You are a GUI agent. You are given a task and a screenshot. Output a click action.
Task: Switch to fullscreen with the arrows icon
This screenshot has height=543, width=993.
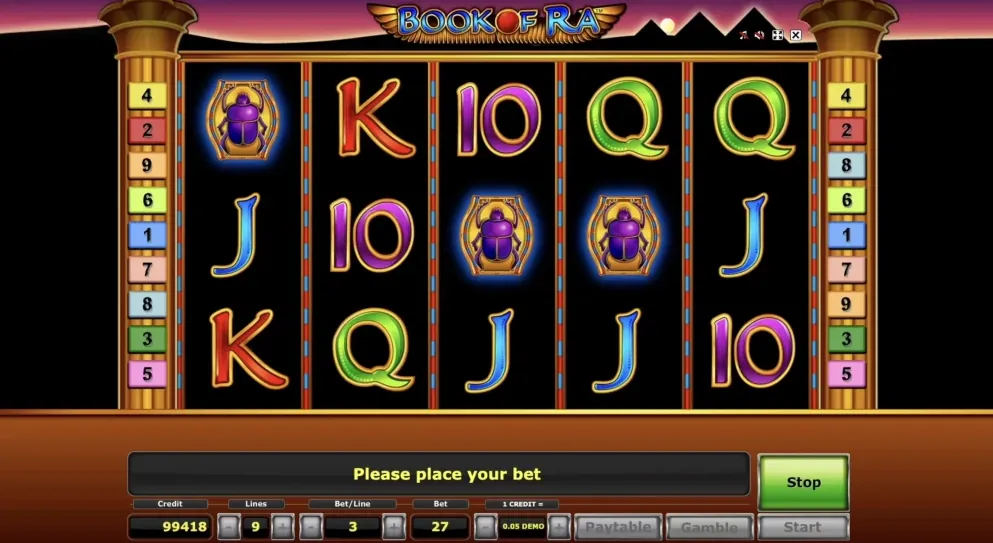[x=778, y=35]
